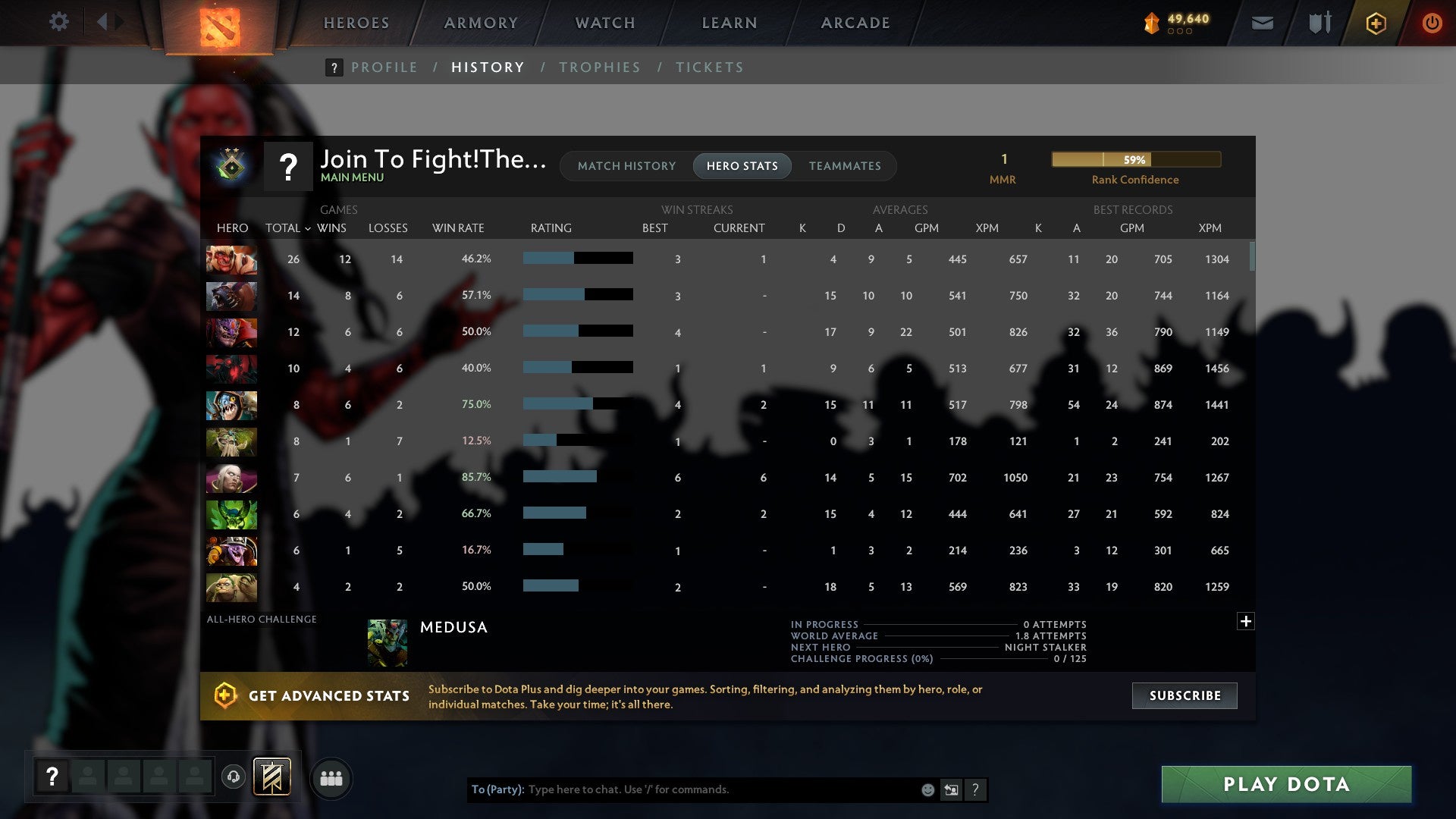Open the ARCADE menu item
This screenshot has width=1456, height=819.
tap(854, 23)
